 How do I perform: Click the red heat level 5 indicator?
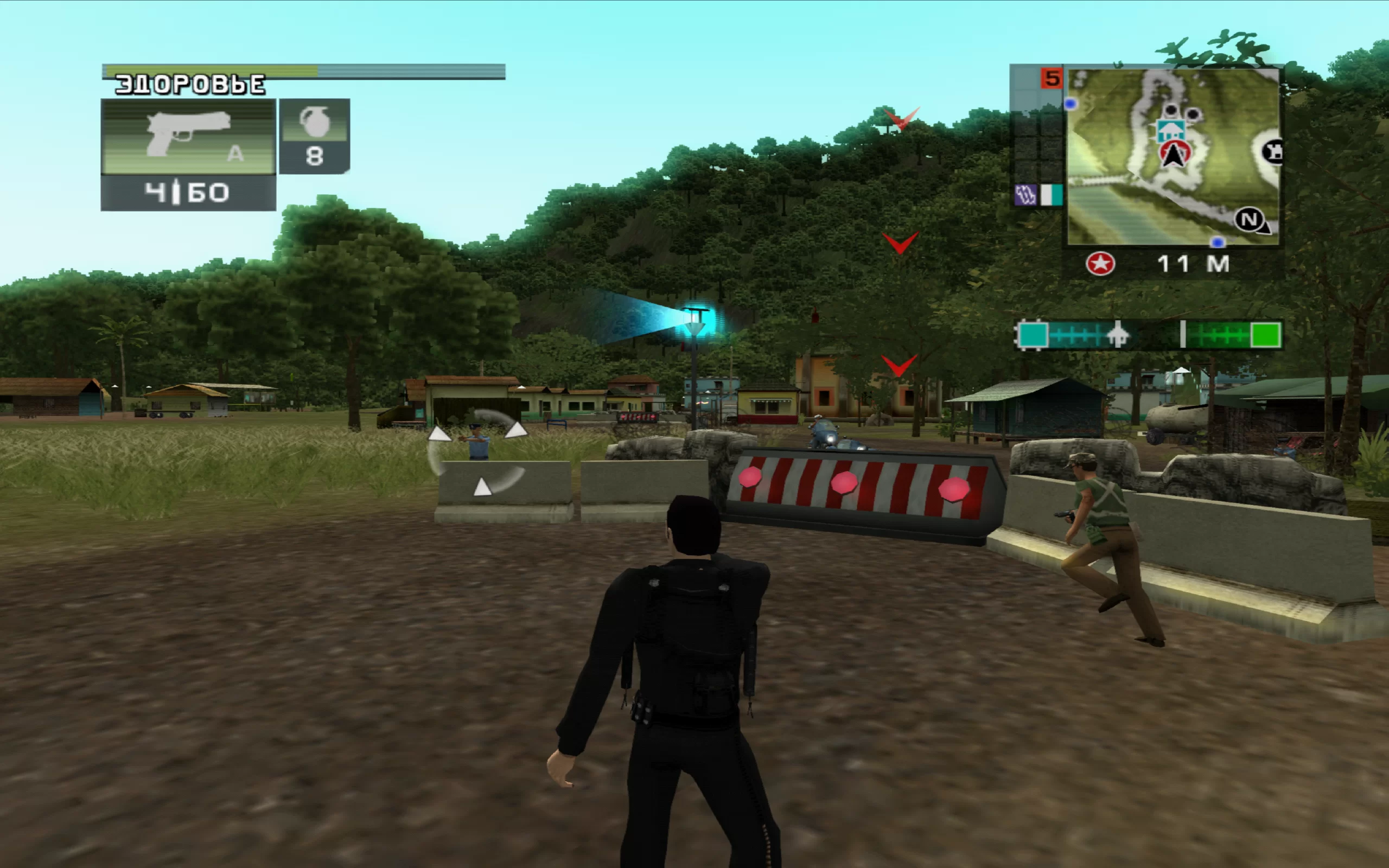[x=1052, y=79]
